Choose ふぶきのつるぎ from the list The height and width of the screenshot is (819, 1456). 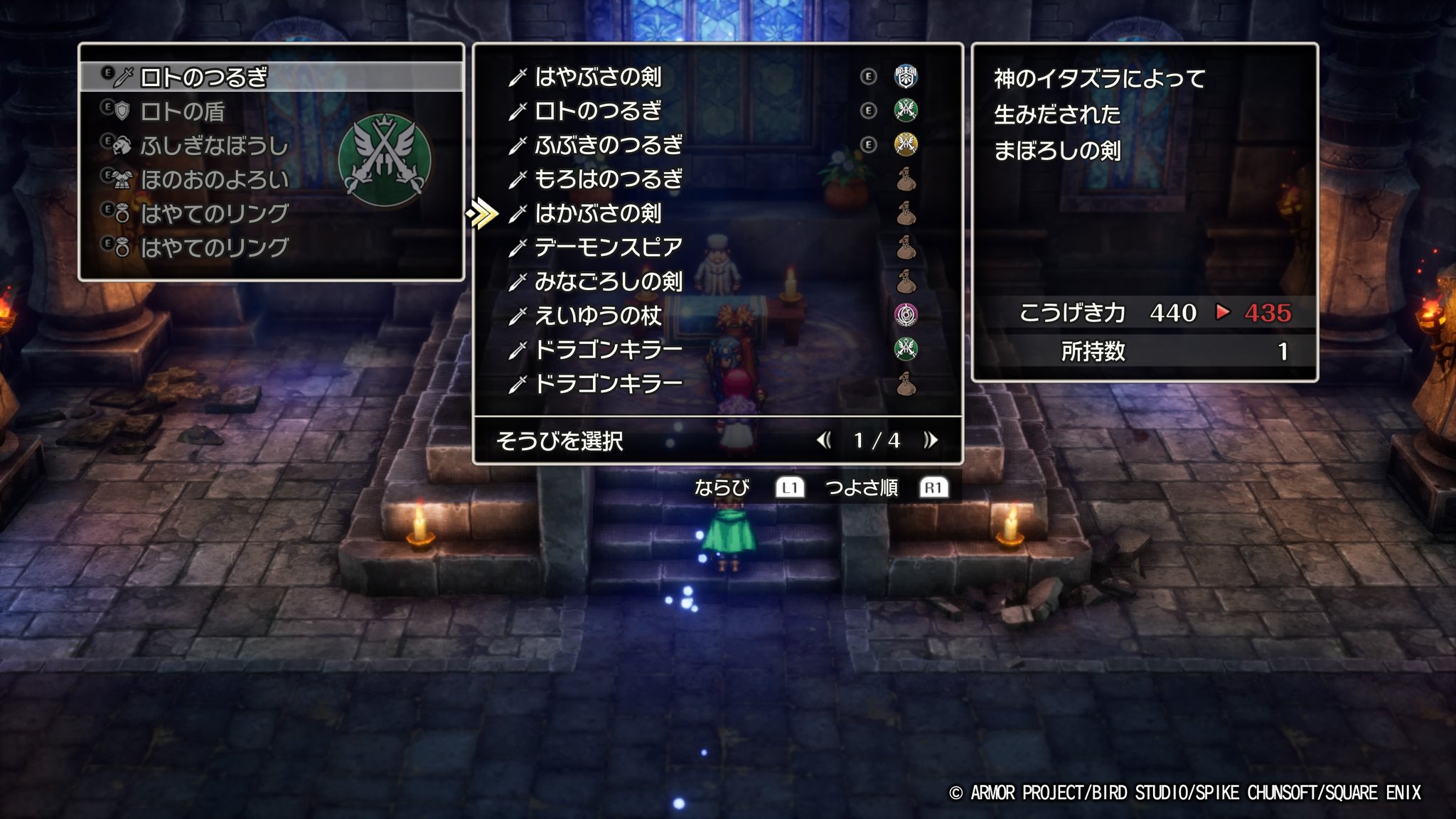coord(608,145)
